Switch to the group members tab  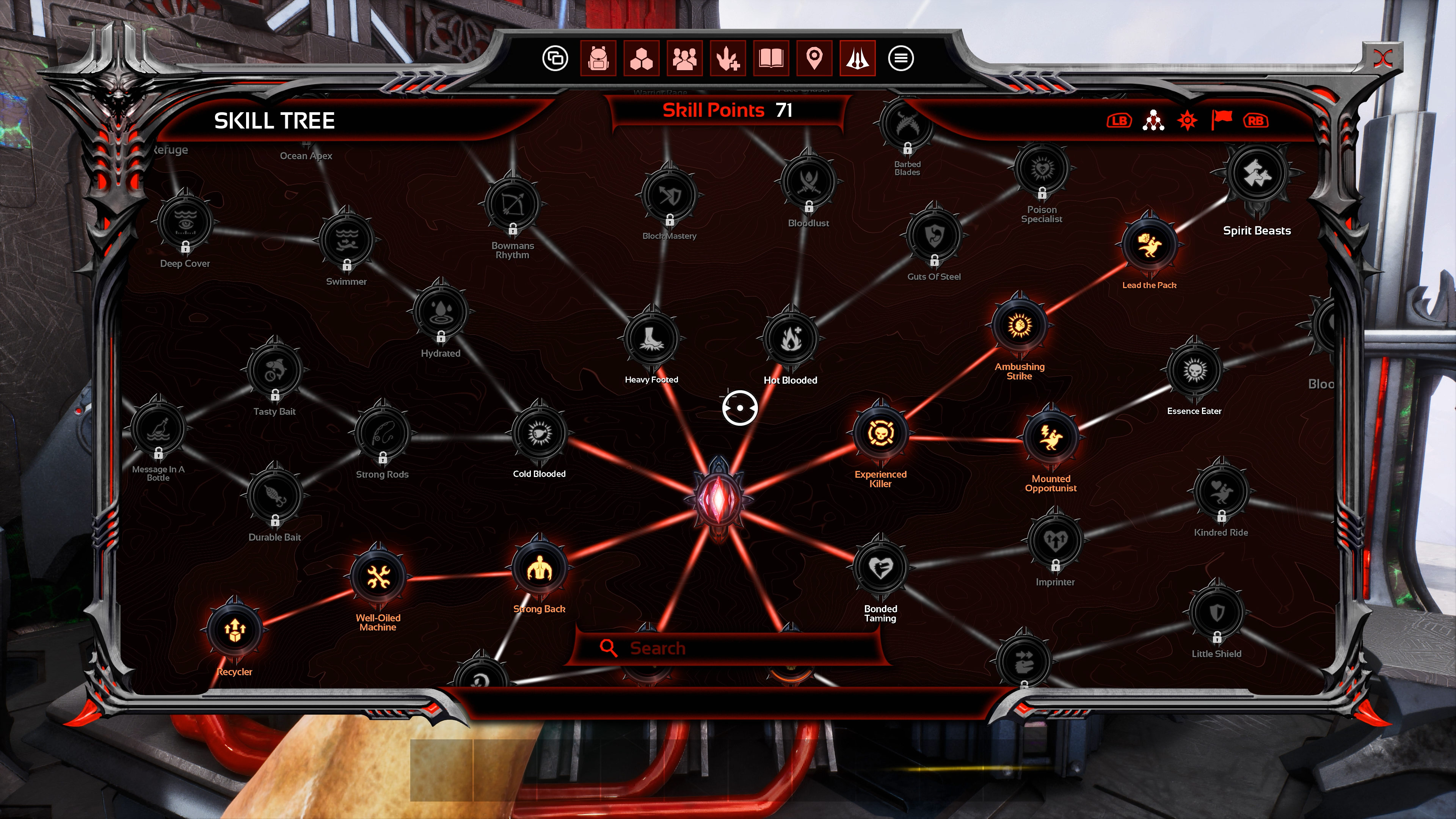[684, 58]
